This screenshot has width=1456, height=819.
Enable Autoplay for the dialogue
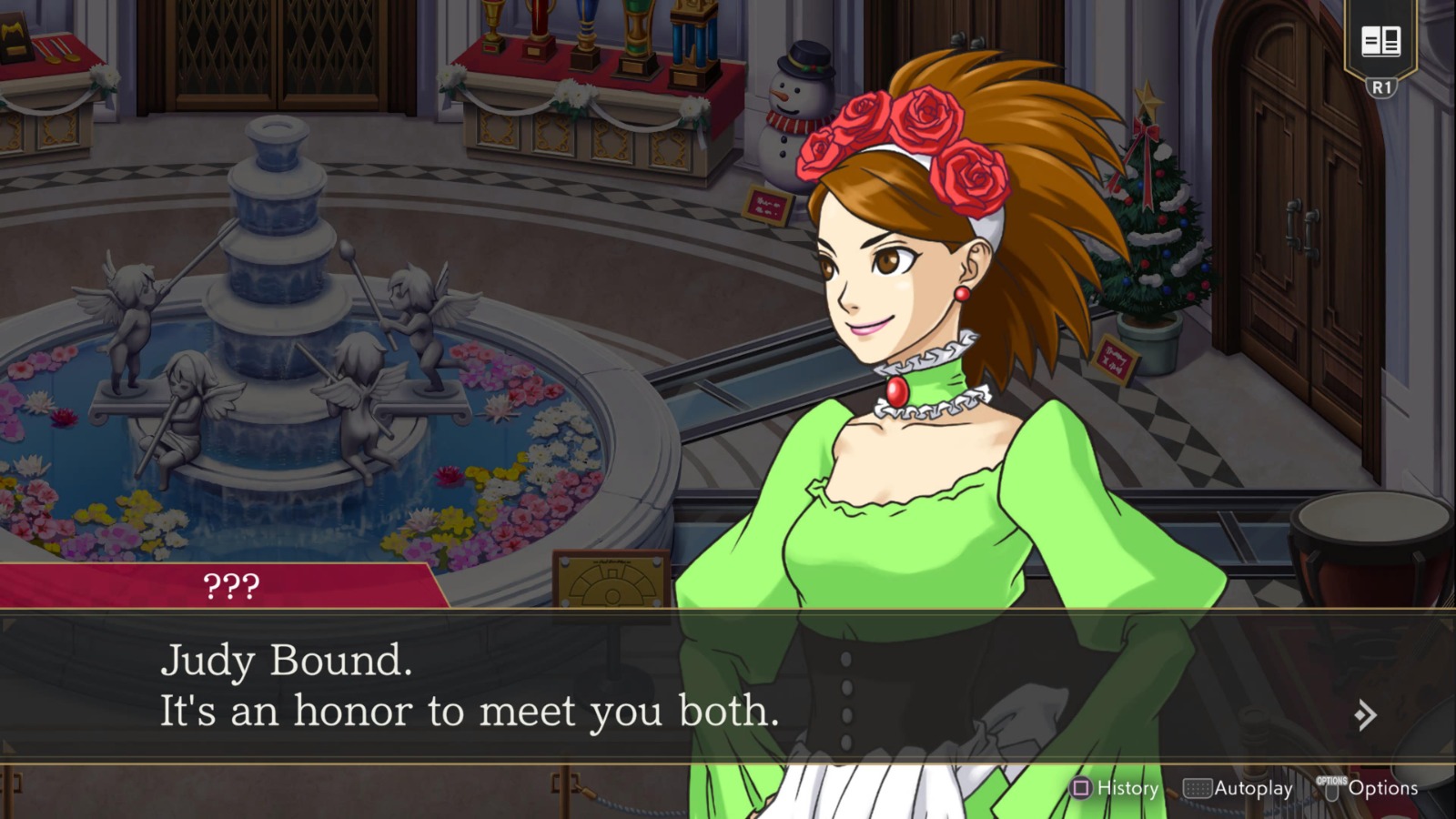coord(1238,788)
